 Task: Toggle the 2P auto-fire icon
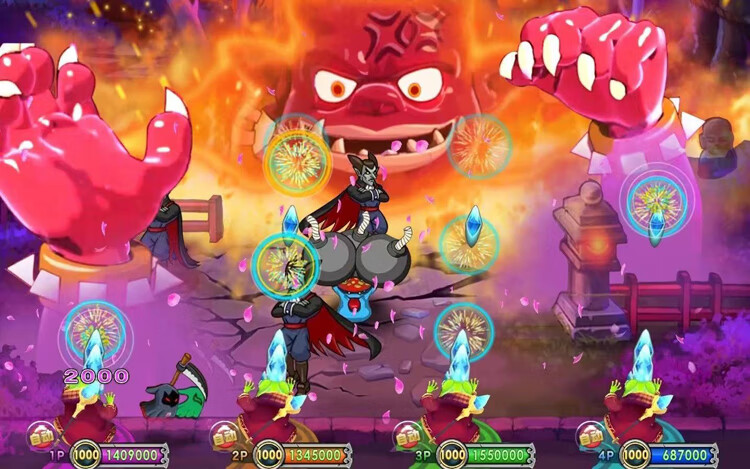(225, 436)
